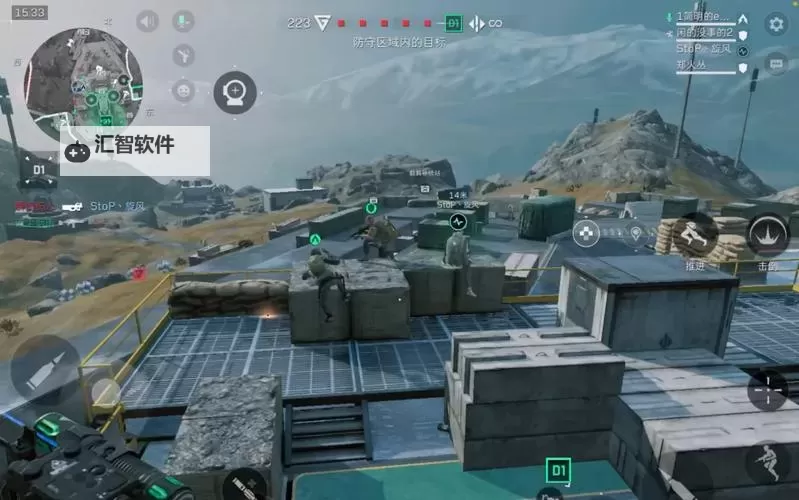
Task: Tap the 推进 sprint button
Action: tap(695, 236)
